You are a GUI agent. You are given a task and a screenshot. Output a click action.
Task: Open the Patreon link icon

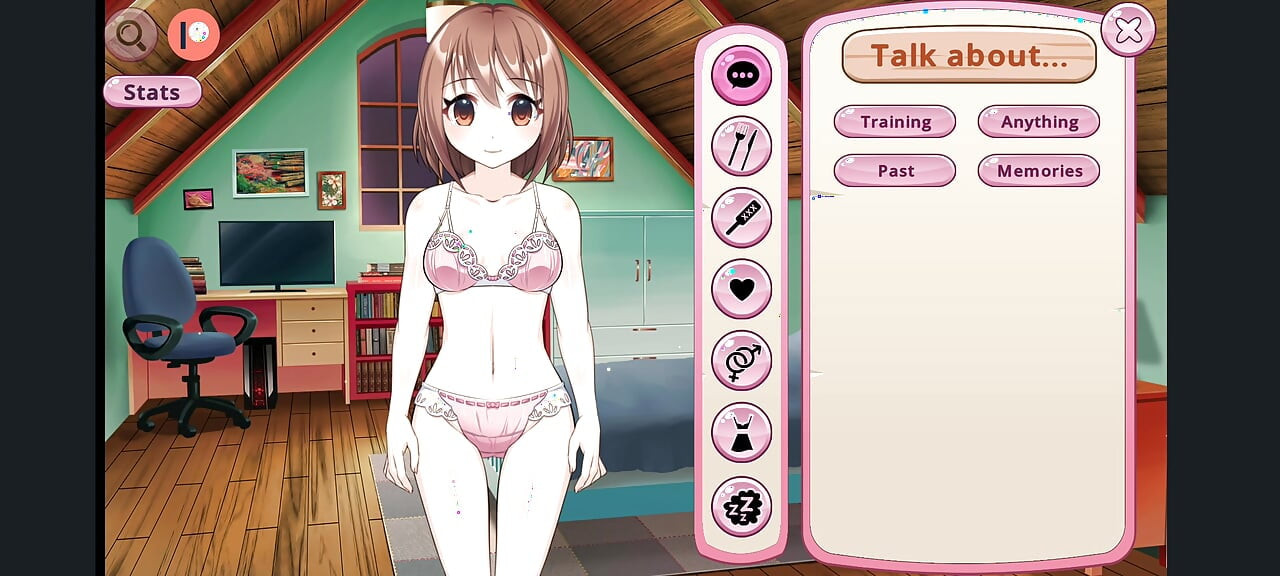pyautogui.click(x=194, y=35)
